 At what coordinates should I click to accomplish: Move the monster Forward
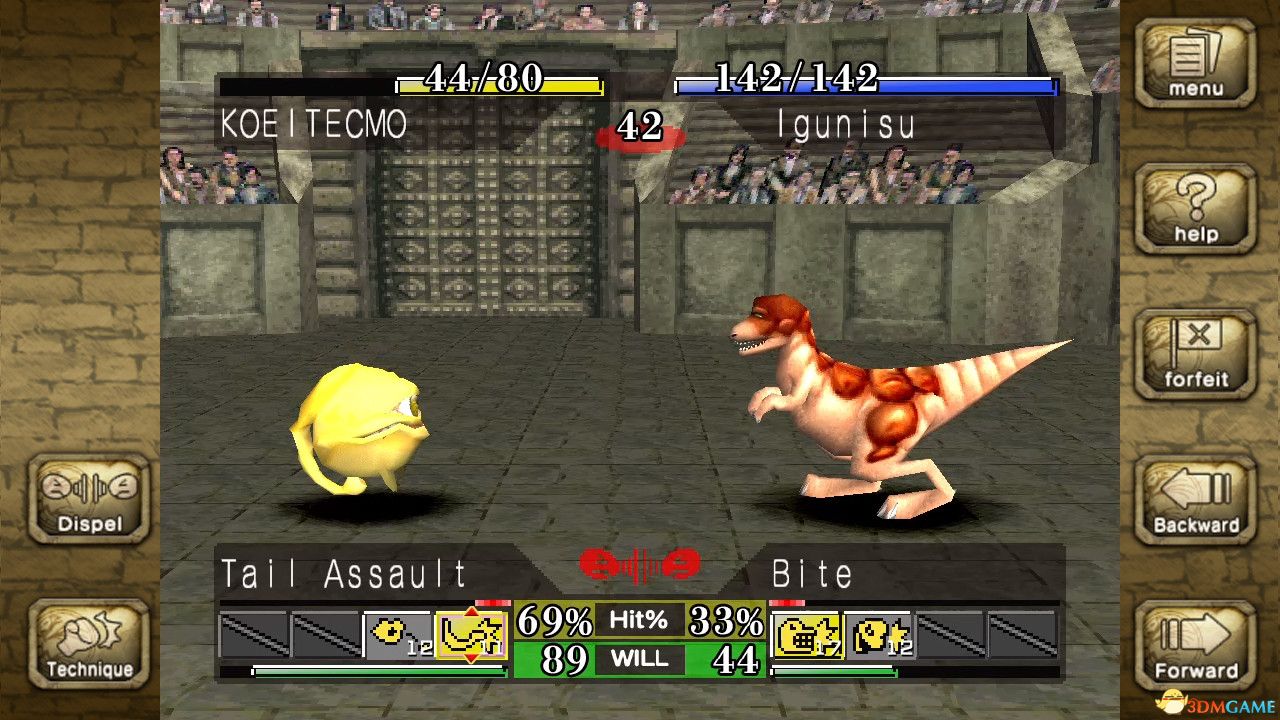tap(1195, 645)
